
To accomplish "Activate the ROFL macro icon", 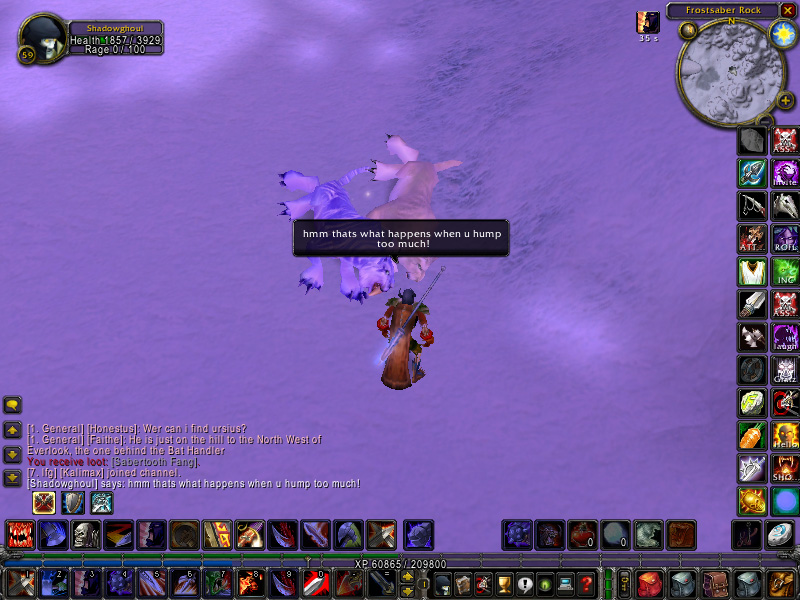I will [785, 239].
